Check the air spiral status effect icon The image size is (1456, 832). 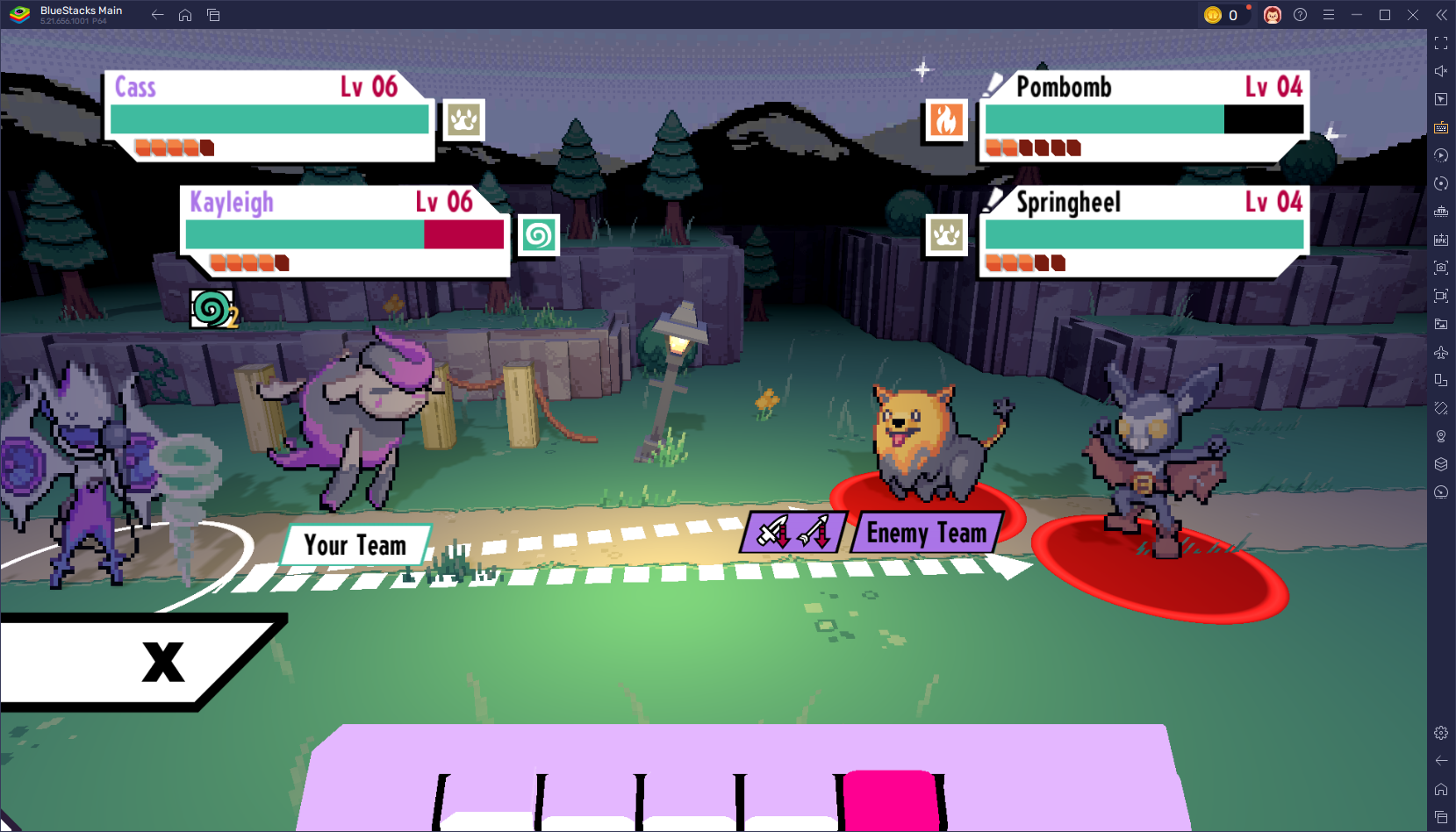point(212,309)
